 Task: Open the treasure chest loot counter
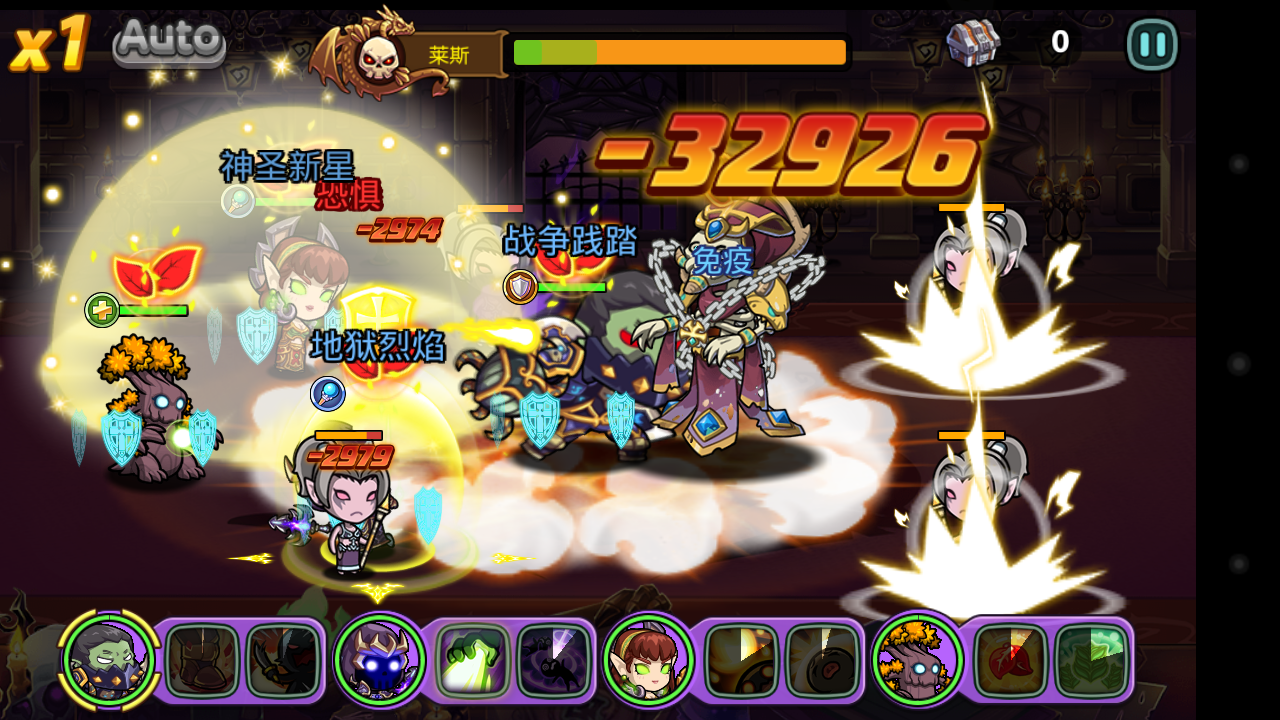(973, 43)
